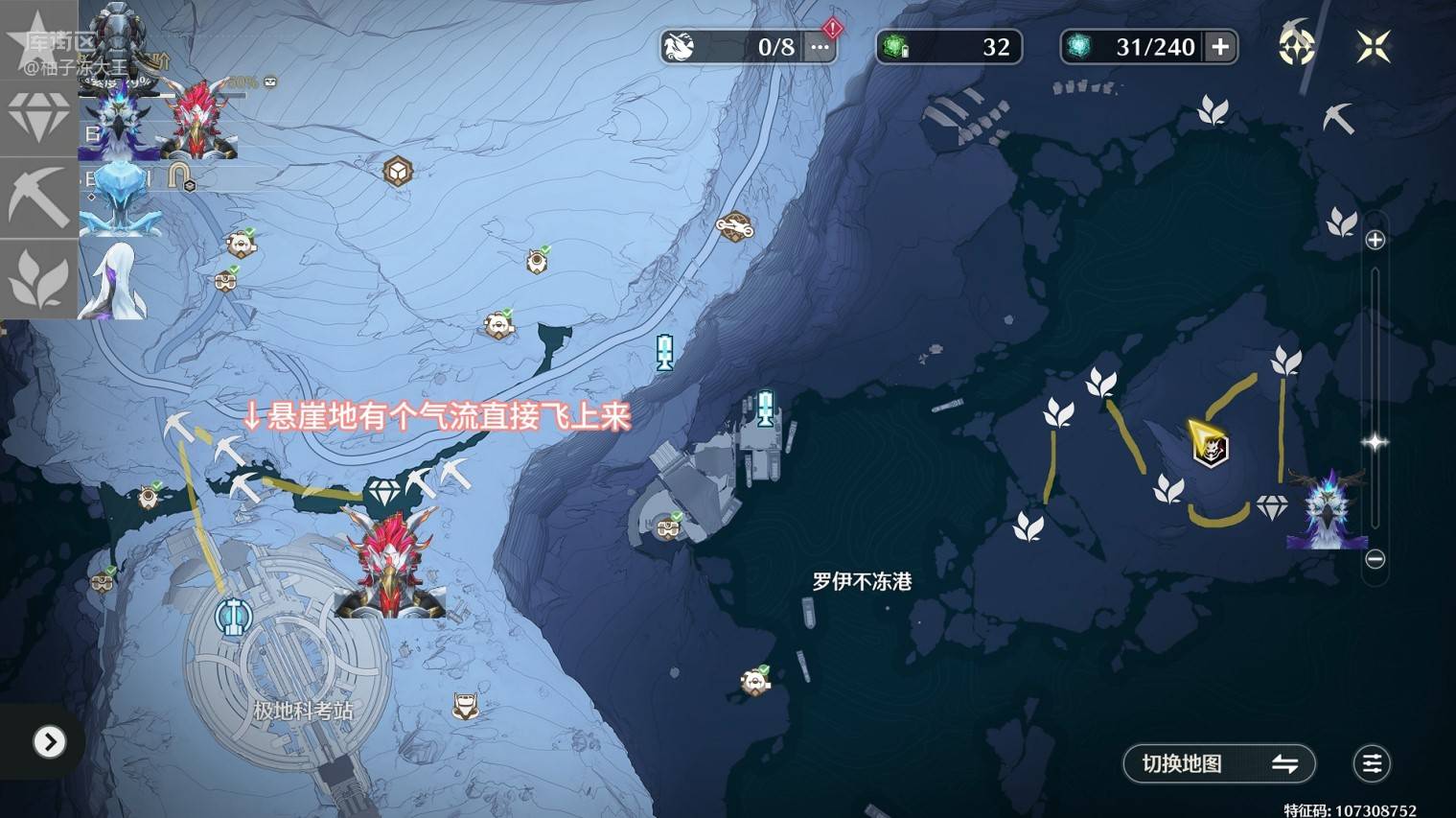
Task: Expand the ... options beside the 0/8 counter
Action: point(818,46)
